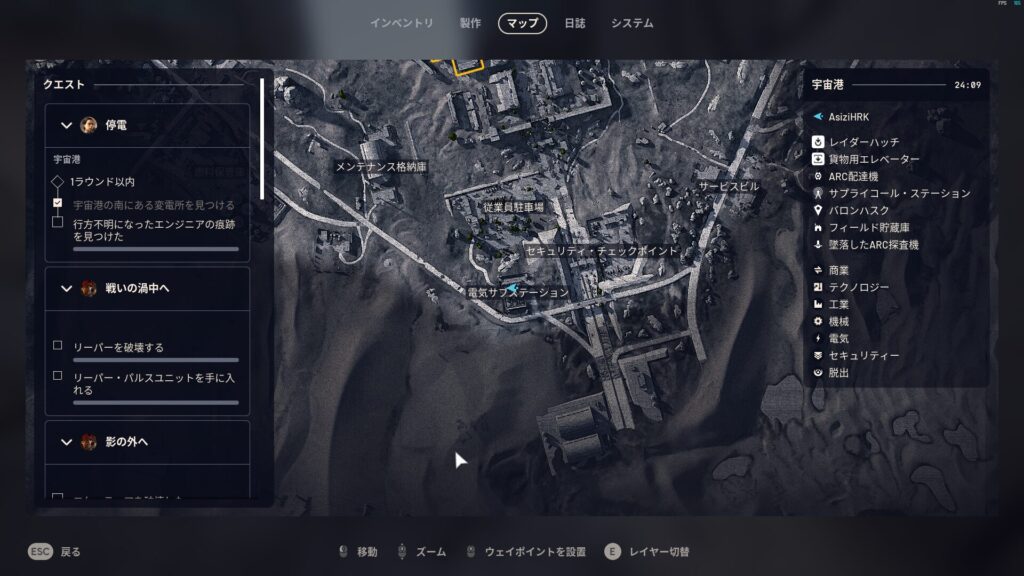Select AsiziHRK player entry in legend
Screen dimensions: 1024x576
848,117
